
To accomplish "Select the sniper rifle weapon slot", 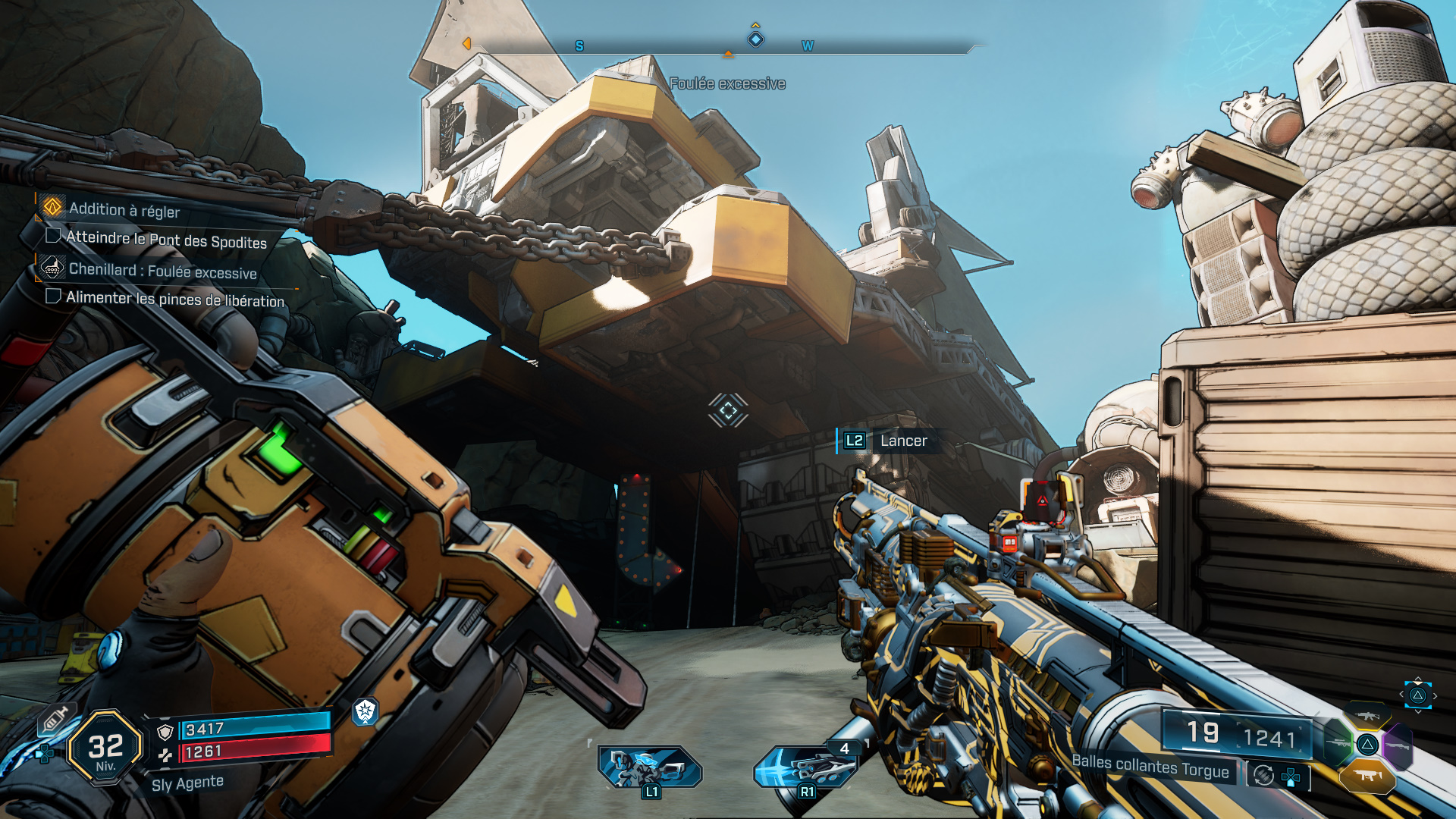I will 1337,742.
